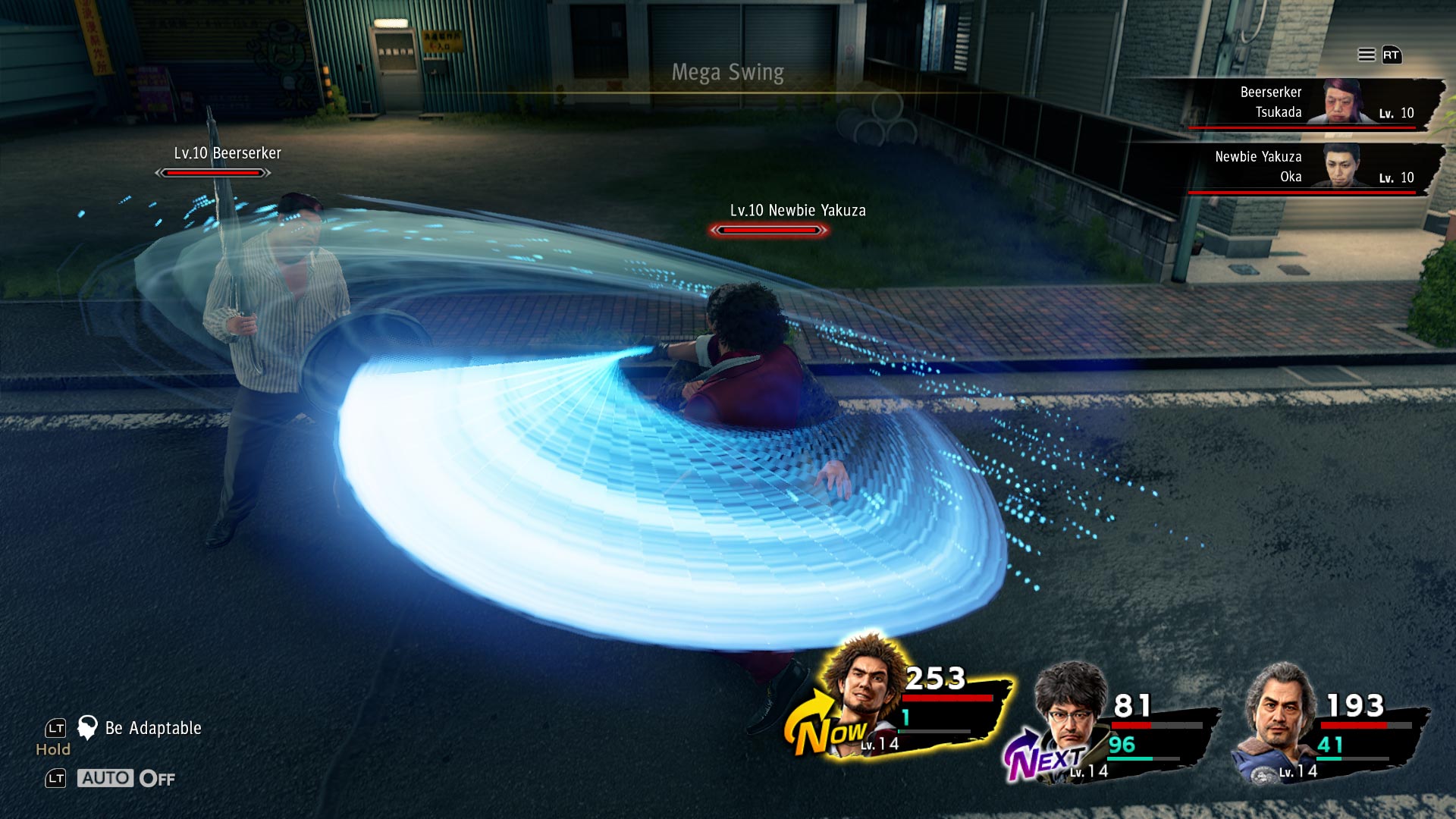Screen dimensions: 1456x819
Task: Toggle the AUTO battle mode
Action: [x=105, y=778]
